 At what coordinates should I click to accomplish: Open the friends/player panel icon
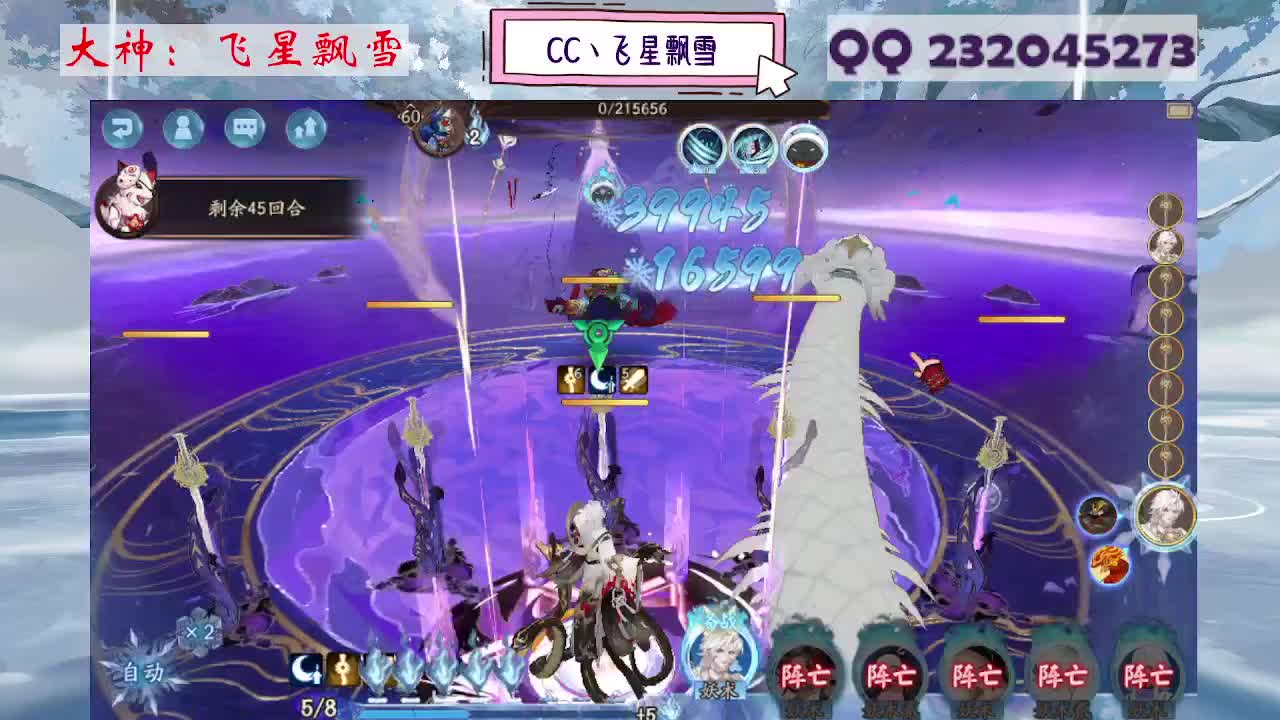pyautogui.click(x=183, y=129)
